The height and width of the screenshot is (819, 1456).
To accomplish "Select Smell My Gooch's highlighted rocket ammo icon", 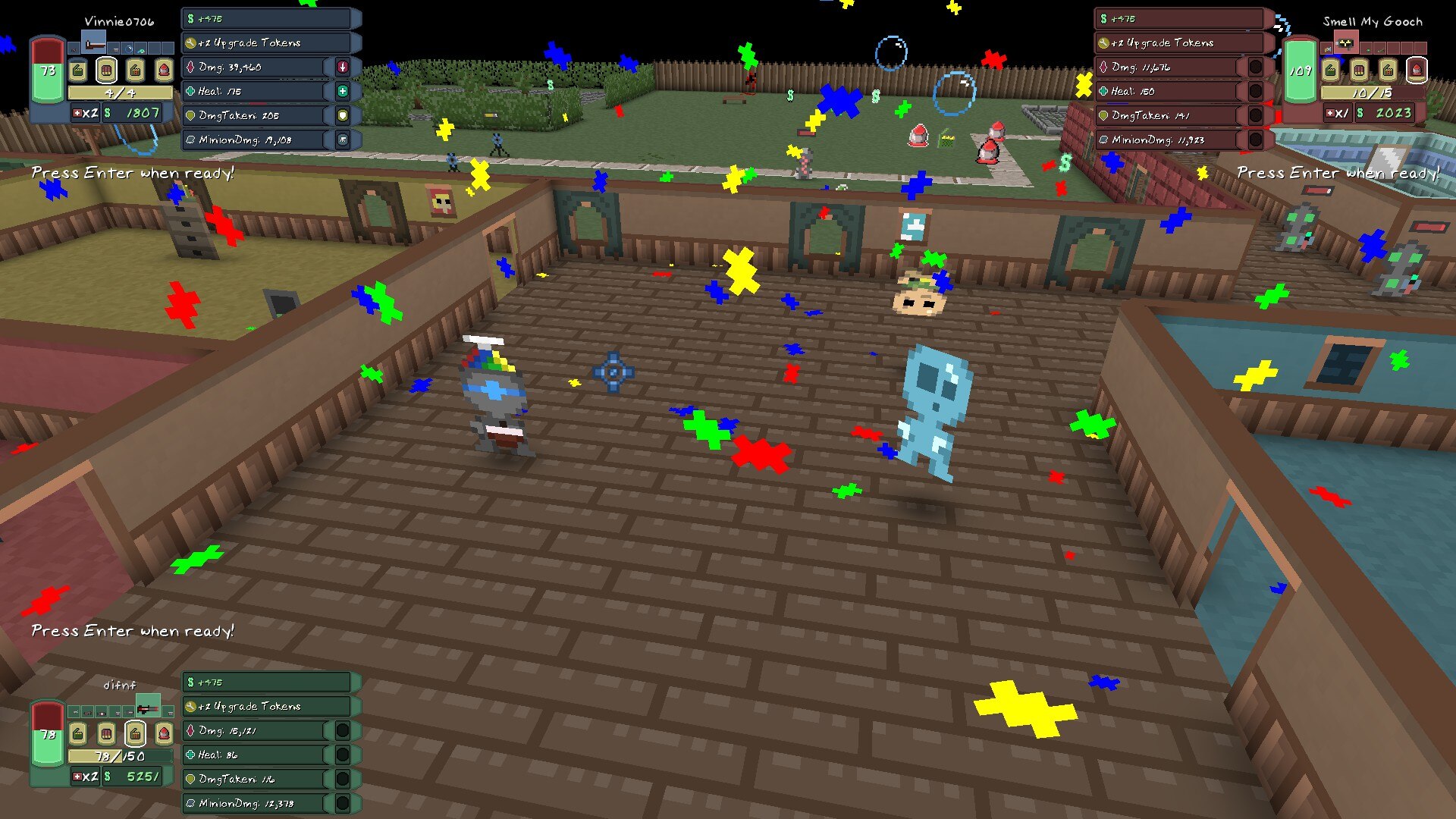I will (1416, 71).
